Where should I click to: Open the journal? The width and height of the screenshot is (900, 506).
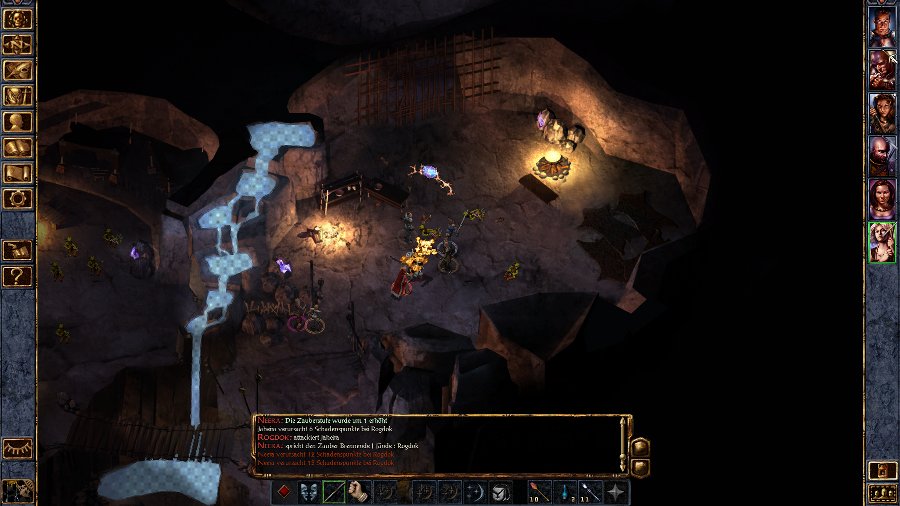(x=18, y=70)
